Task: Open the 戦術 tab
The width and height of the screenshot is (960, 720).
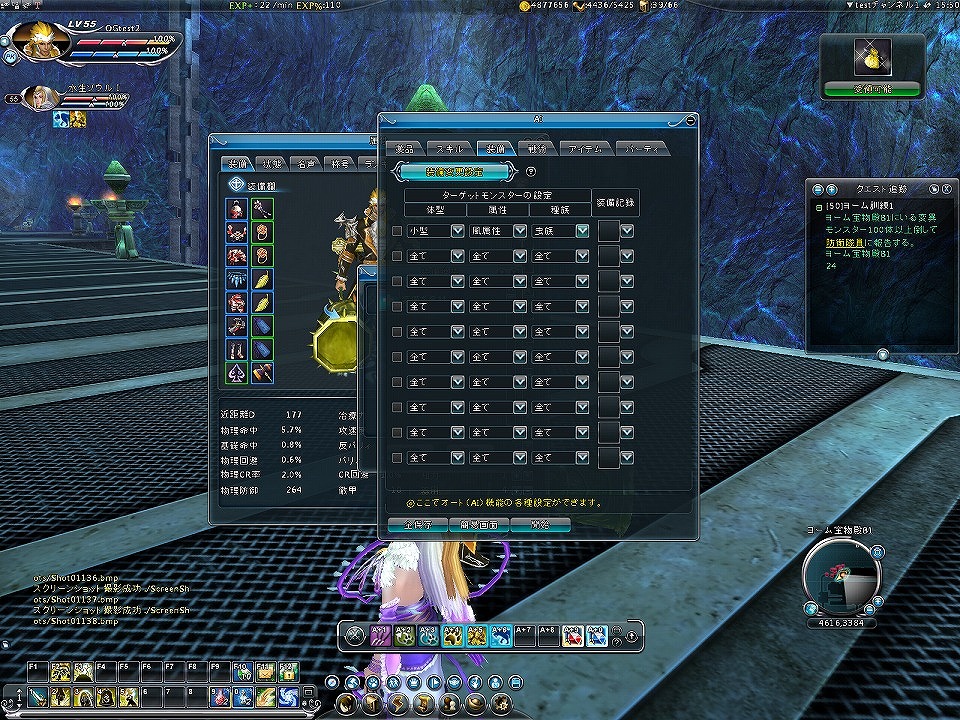Action: click(x=533, y=148)
